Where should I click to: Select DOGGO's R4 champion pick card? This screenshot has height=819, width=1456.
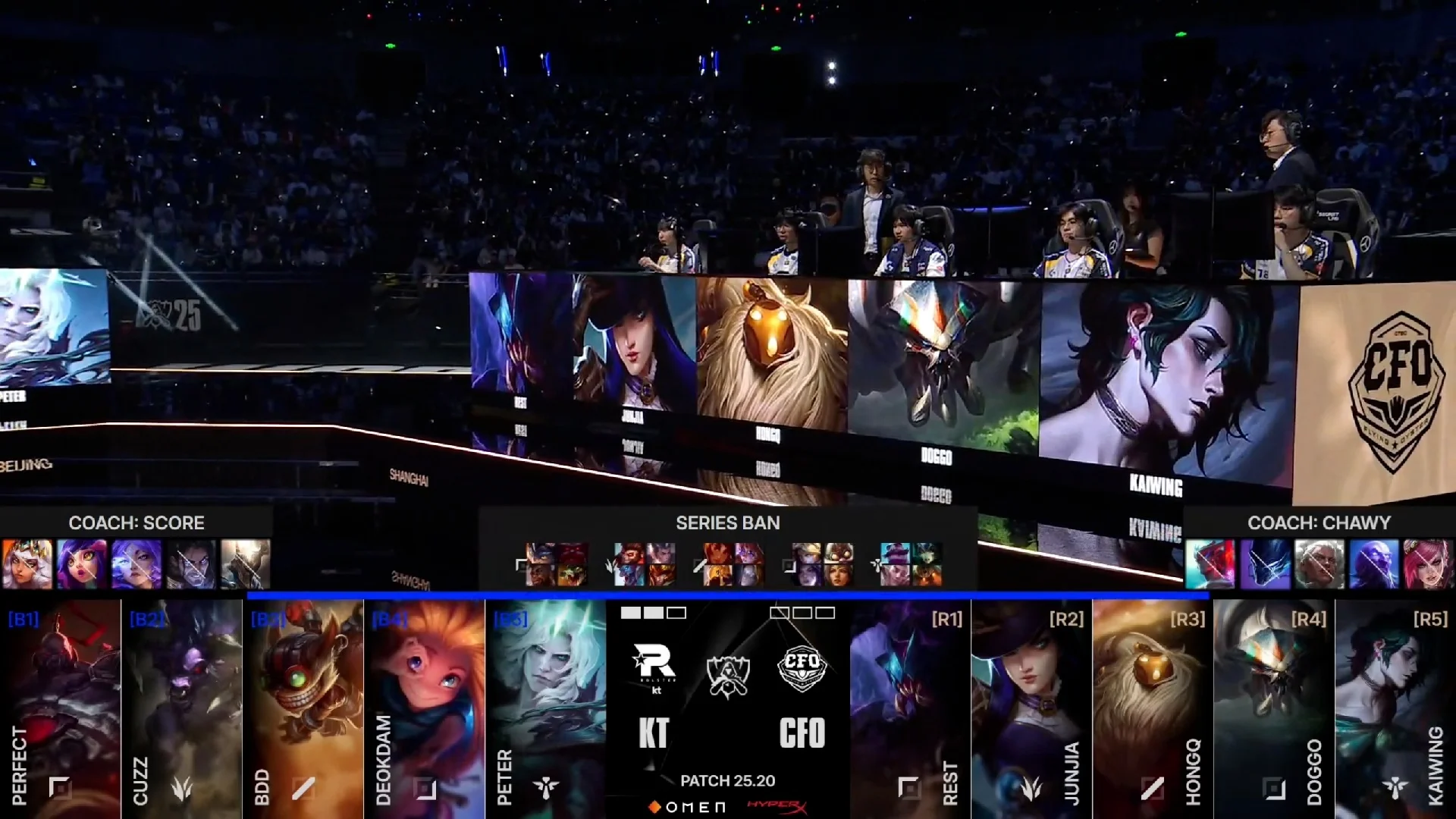click(1274, 709)
